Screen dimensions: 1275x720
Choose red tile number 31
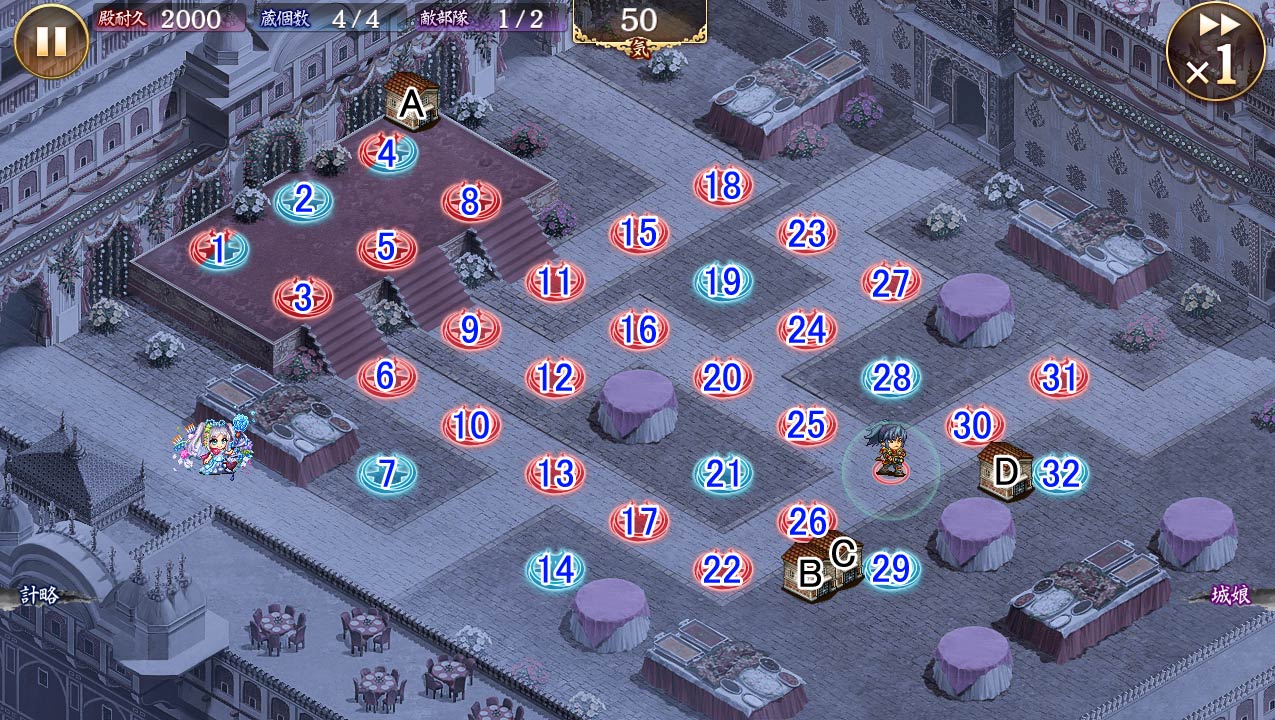1059,378
